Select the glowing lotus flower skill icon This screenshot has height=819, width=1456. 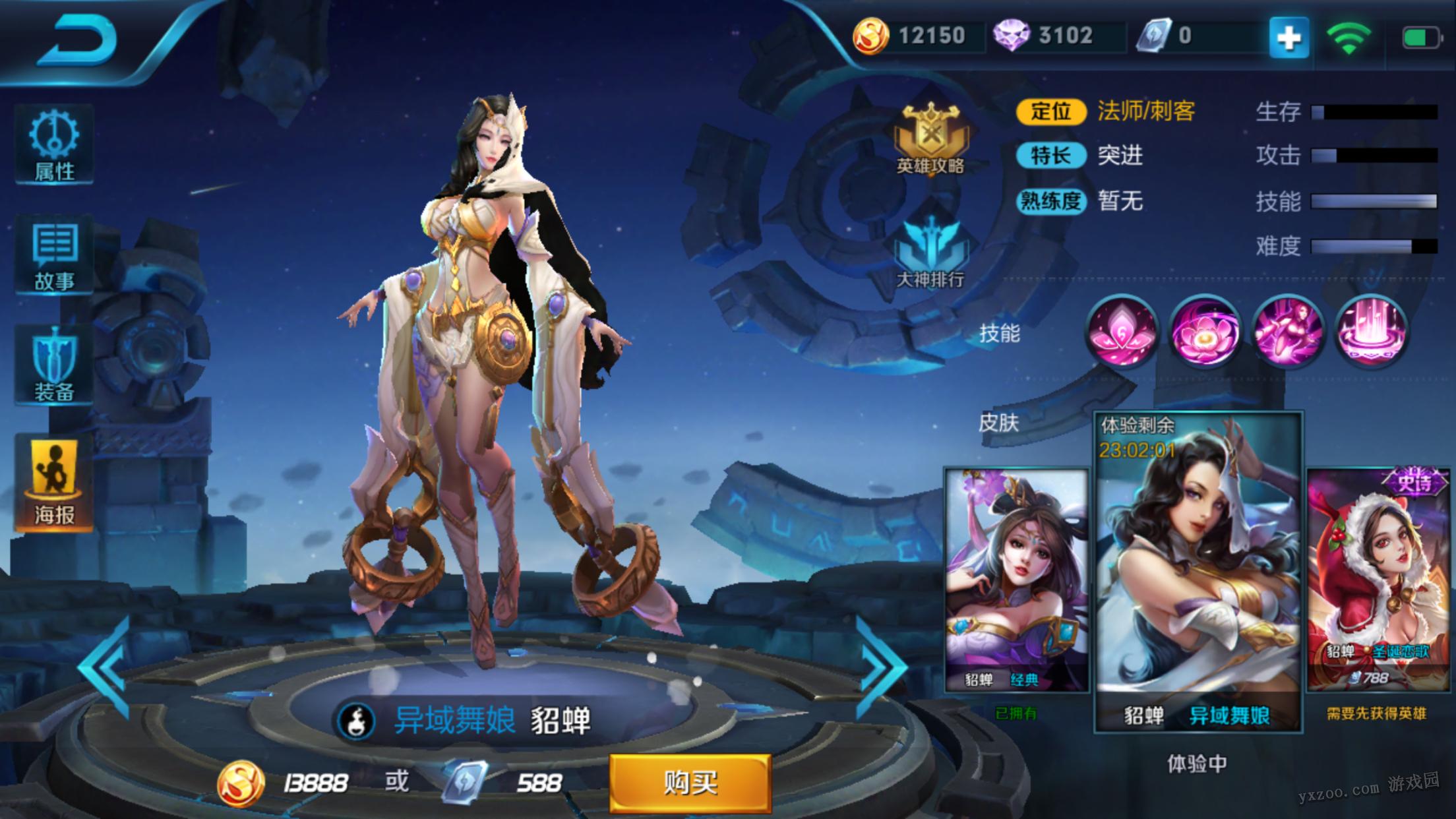(1204, 331)
